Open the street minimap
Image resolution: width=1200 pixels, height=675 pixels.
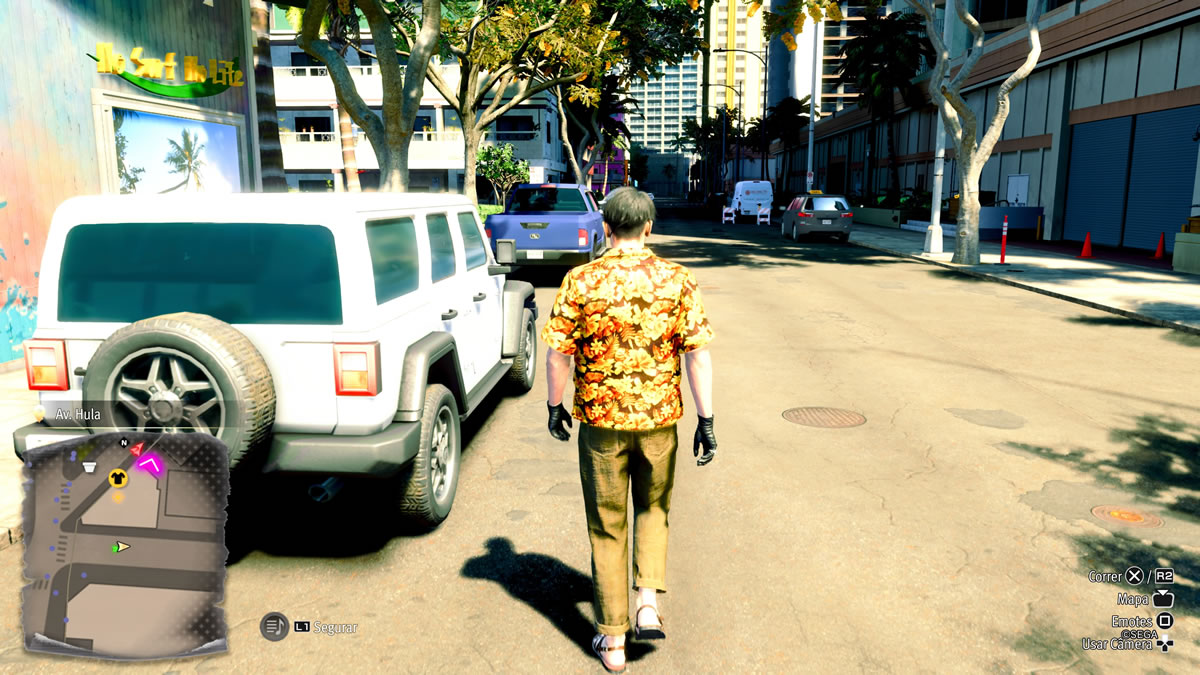click(125, 545)
